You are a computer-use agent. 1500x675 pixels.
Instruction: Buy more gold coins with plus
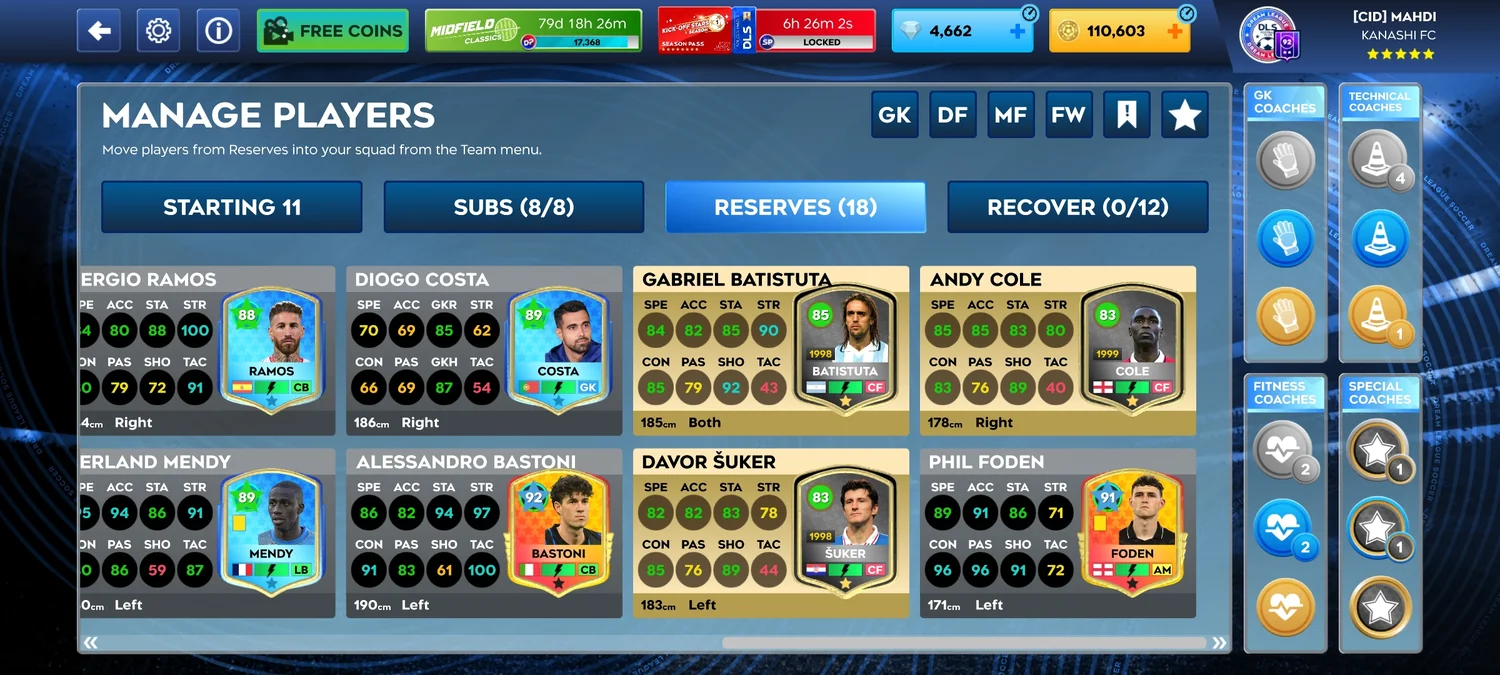[x=1175, y=31]
